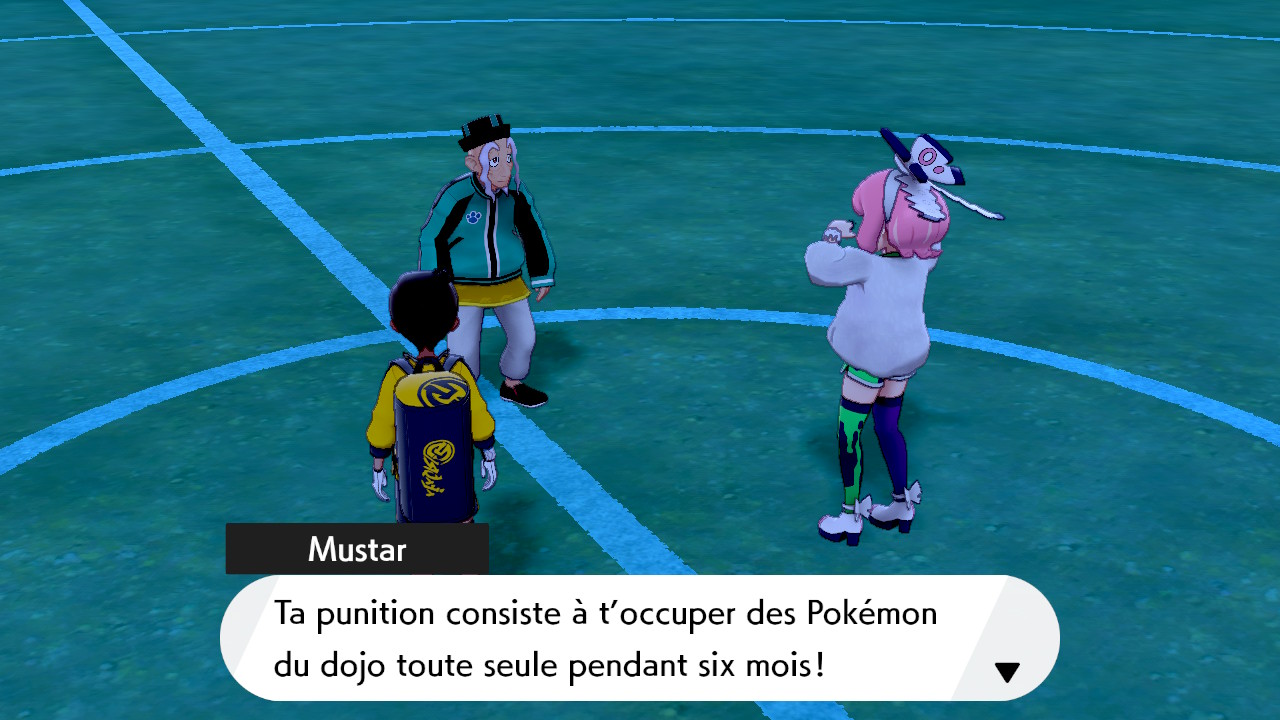Screen dimensions: 1280x720
Task: Advance dialogue with the black arrow
Action: (1007, 672)
